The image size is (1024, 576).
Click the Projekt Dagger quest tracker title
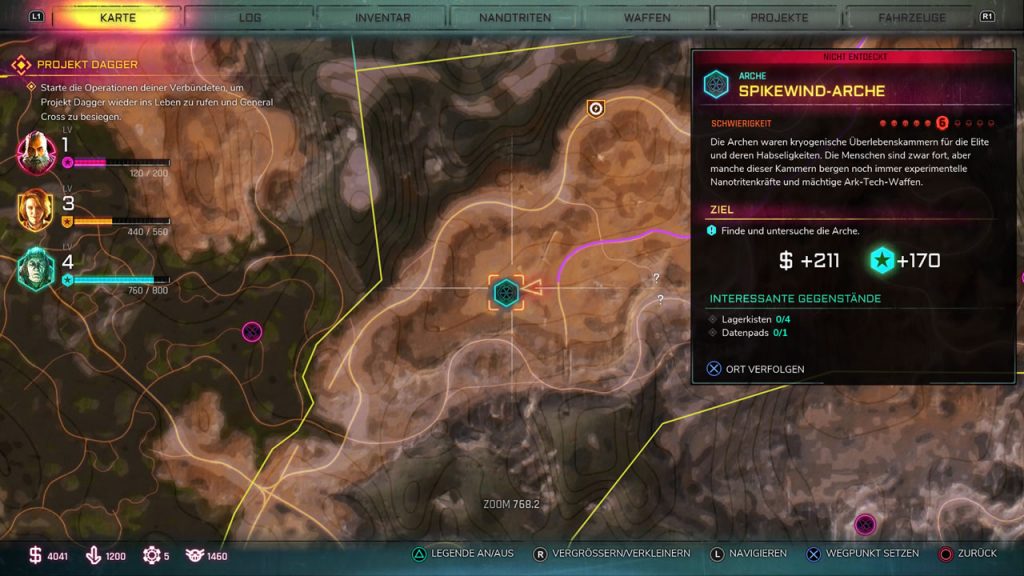[x=87, y=65]
